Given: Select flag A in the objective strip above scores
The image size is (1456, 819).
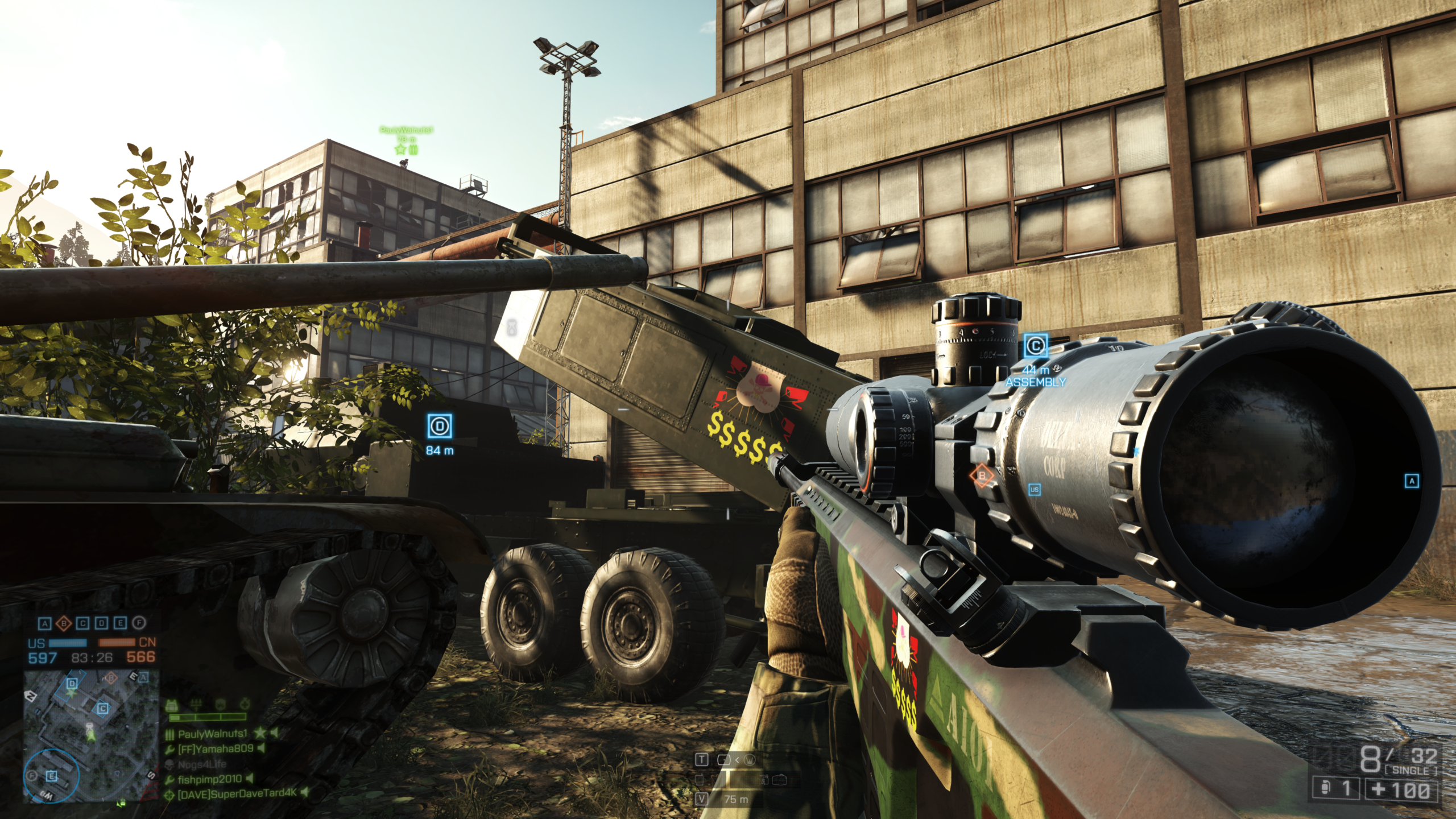Looking at the screenshot, I should 44,624.
